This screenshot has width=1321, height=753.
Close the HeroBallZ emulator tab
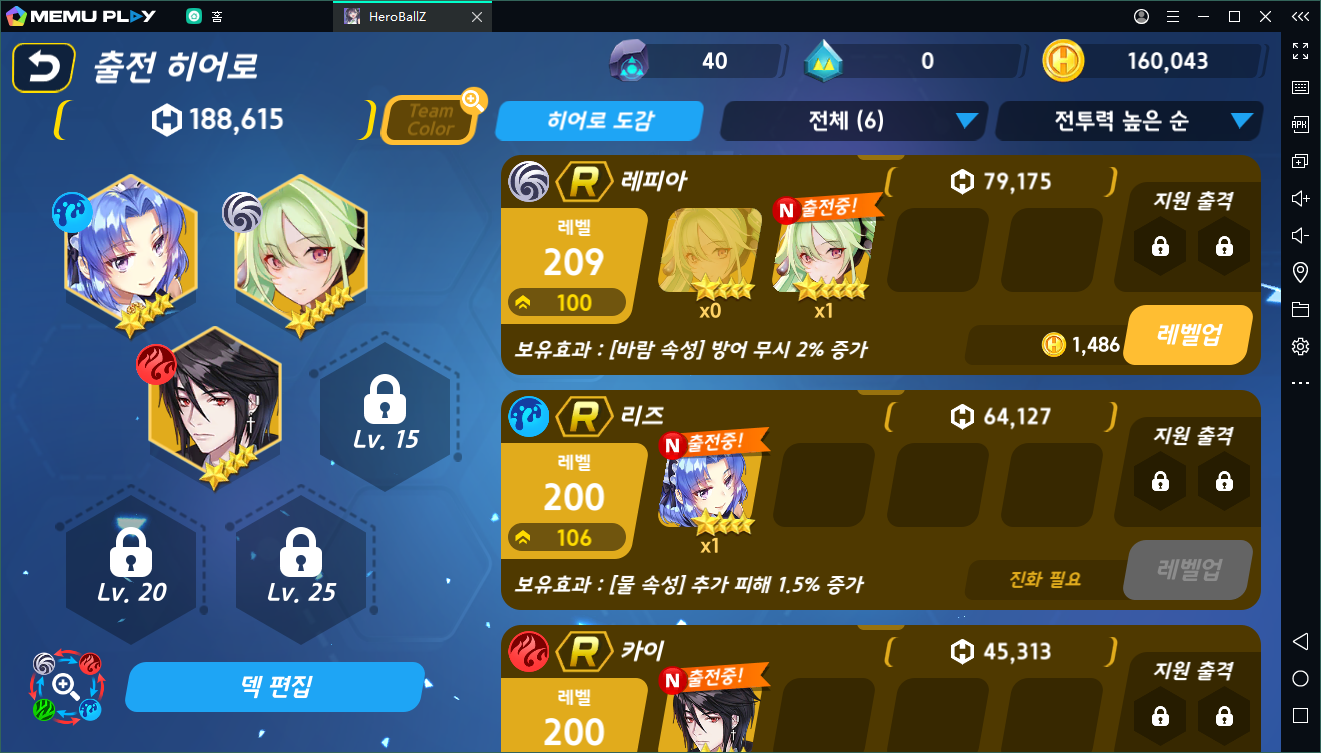476,17
